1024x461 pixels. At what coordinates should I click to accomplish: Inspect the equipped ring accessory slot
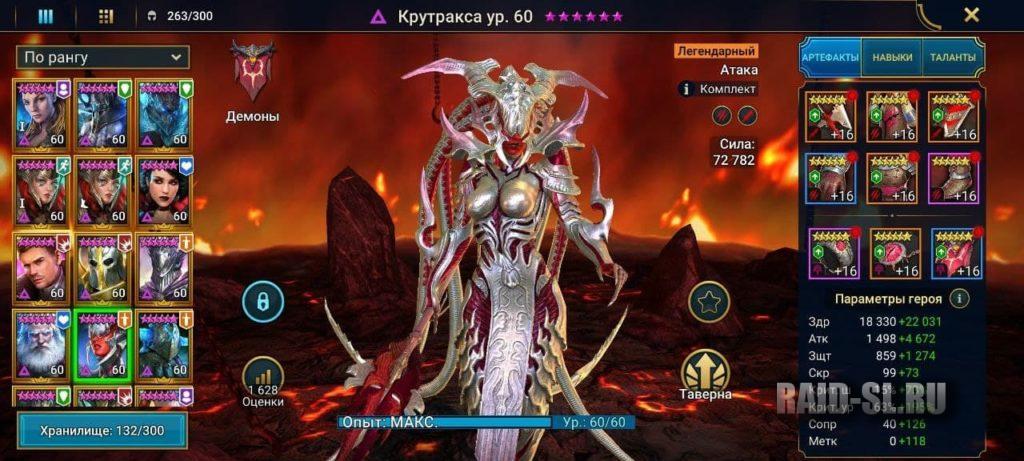[x=830, y=254]
